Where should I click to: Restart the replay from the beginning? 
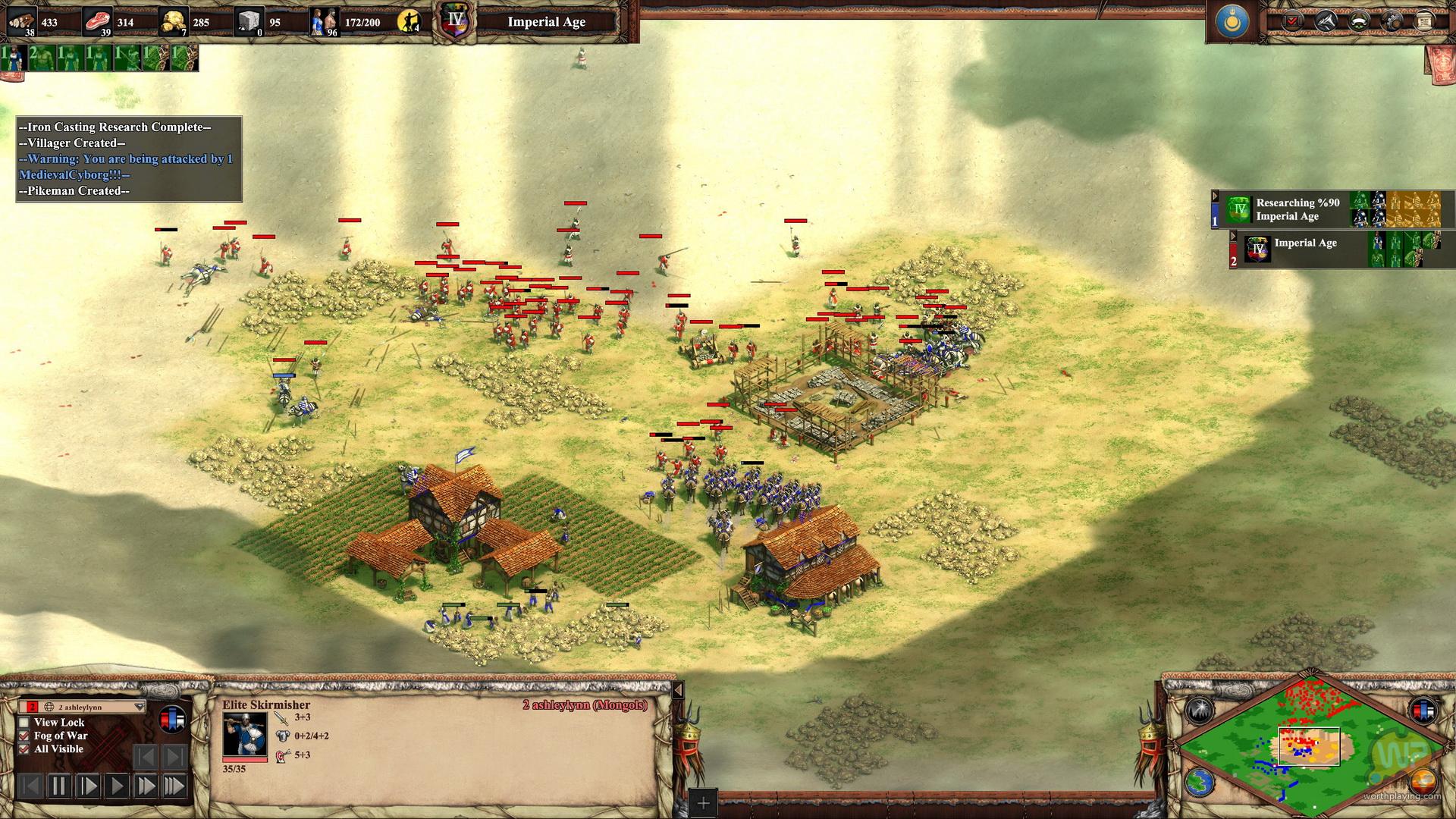(x=30, y=786)
